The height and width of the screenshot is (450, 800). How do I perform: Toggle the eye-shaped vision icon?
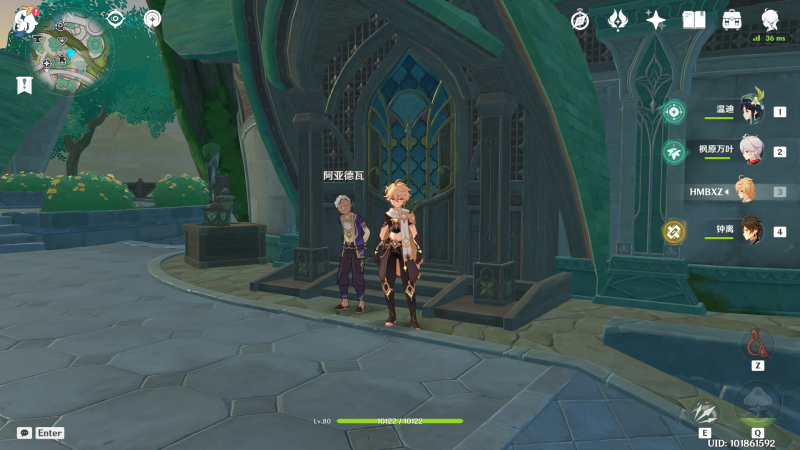pos(115,19)
